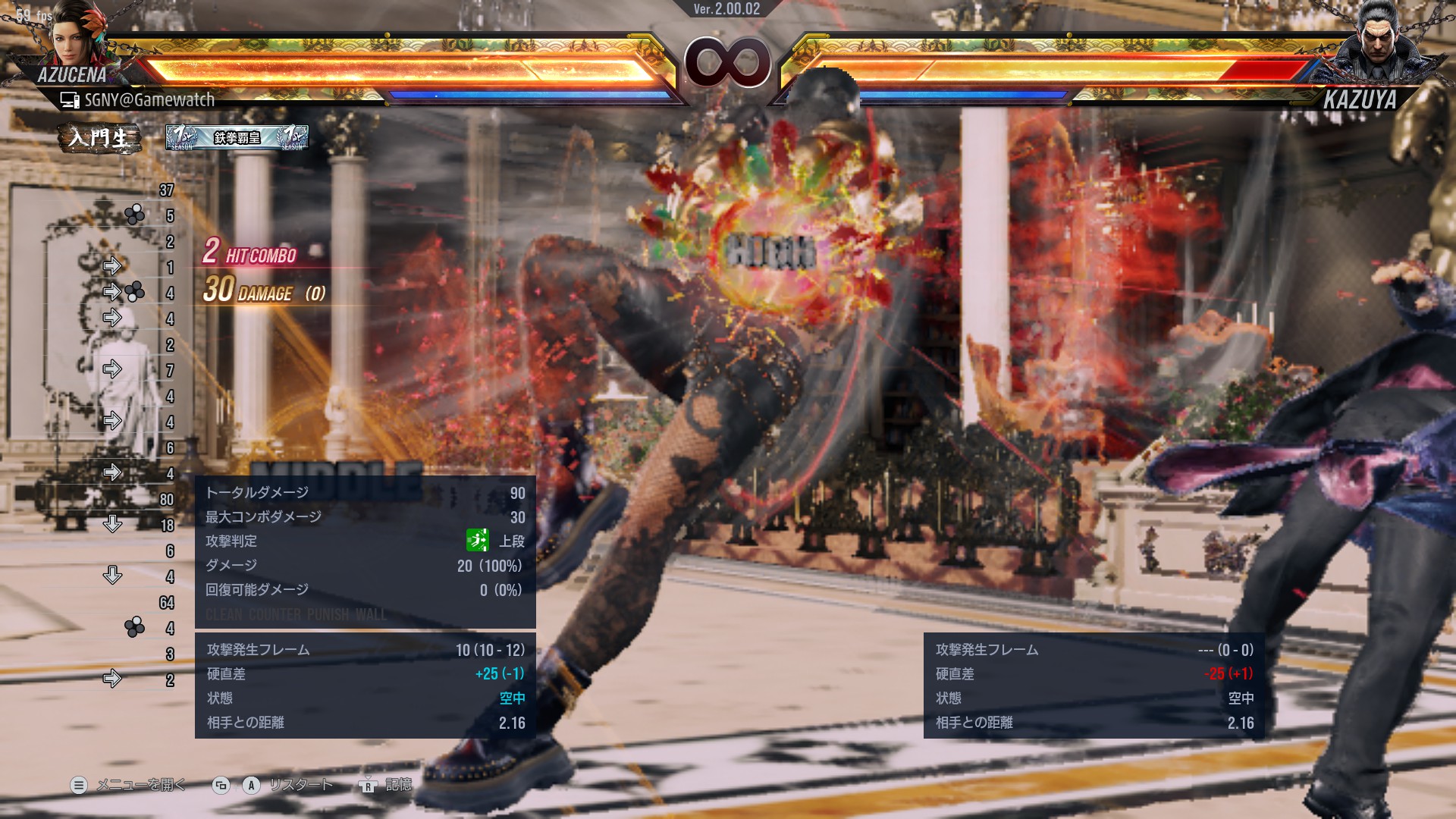Click the circular A button icon near リスタート
Viewport: 1456px width, 819px height.
click(x=252, y=787)
